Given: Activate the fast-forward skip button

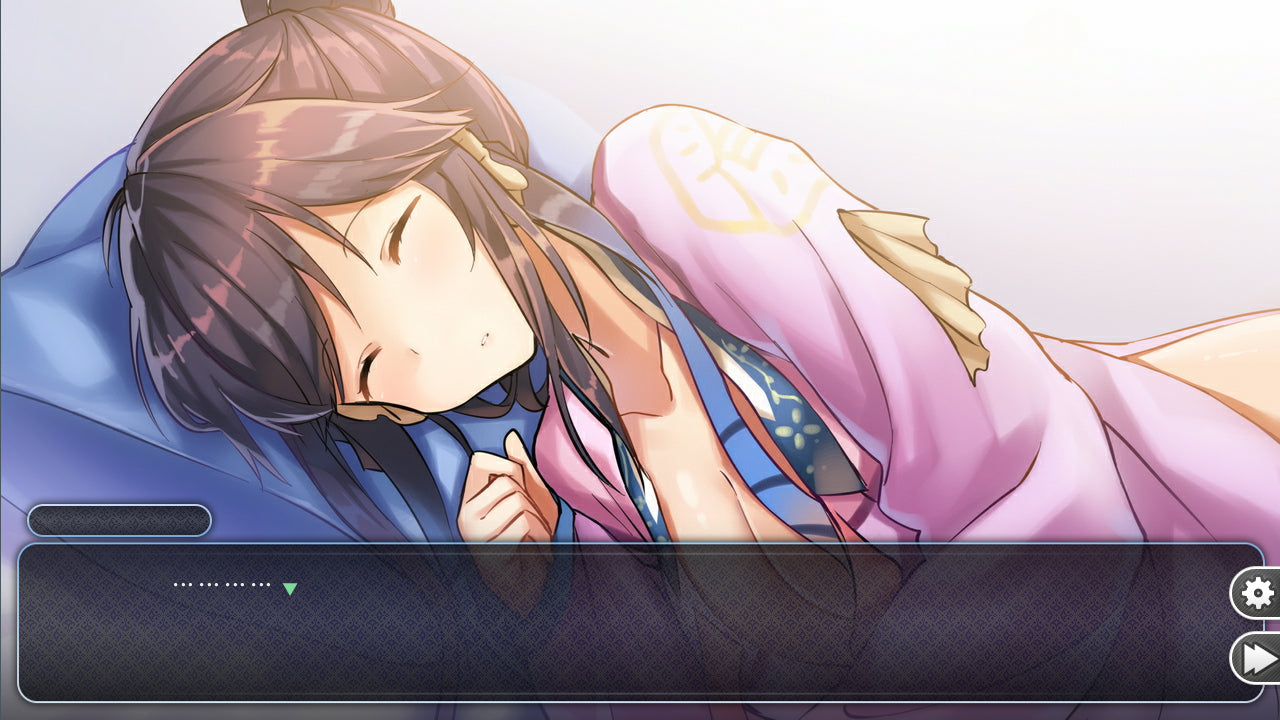Looking at the screenshot, I should [1258, 658].
